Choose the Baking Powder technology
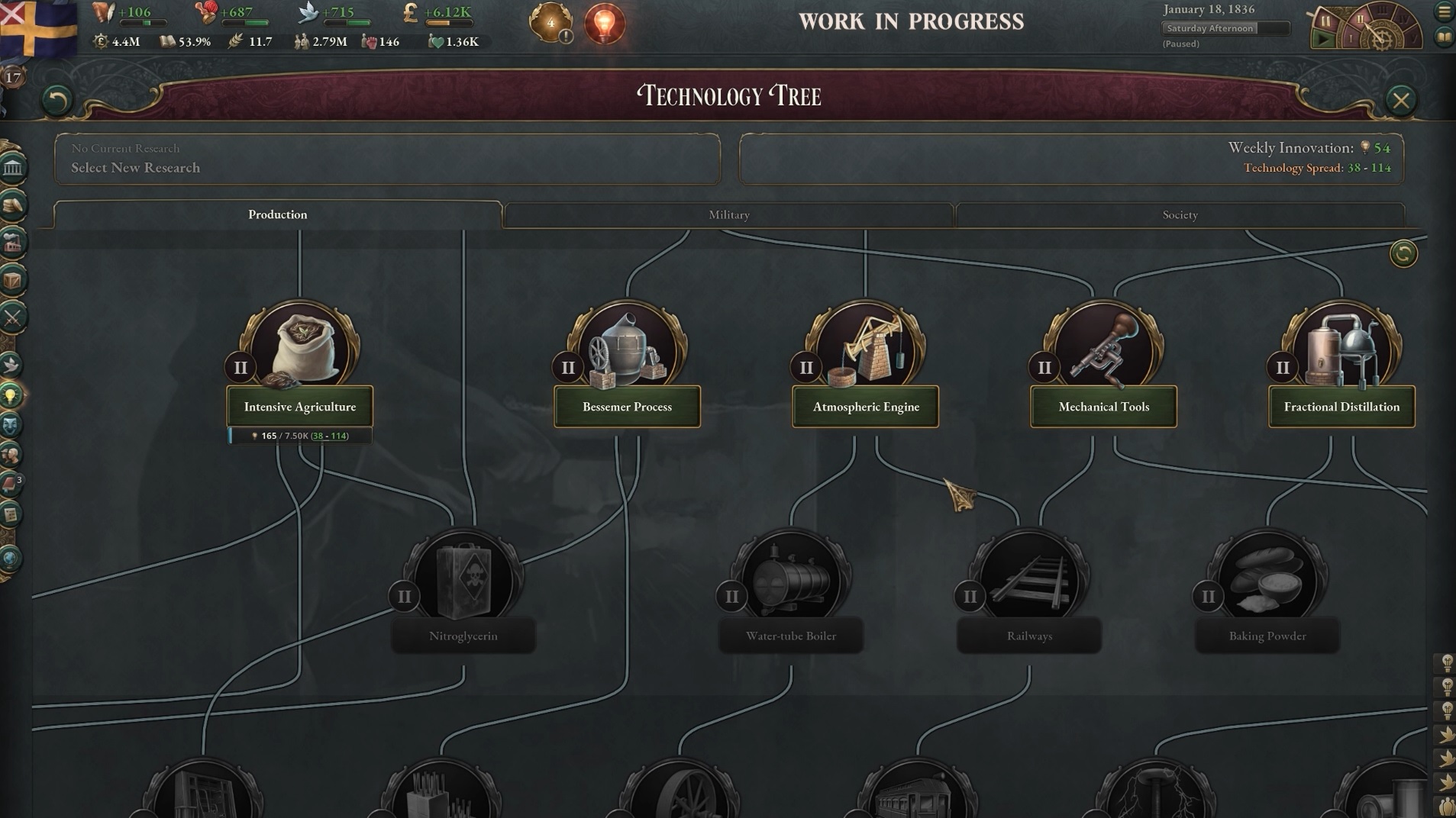The height and width of the screenshot is (818, 1456). [1267, 635]
